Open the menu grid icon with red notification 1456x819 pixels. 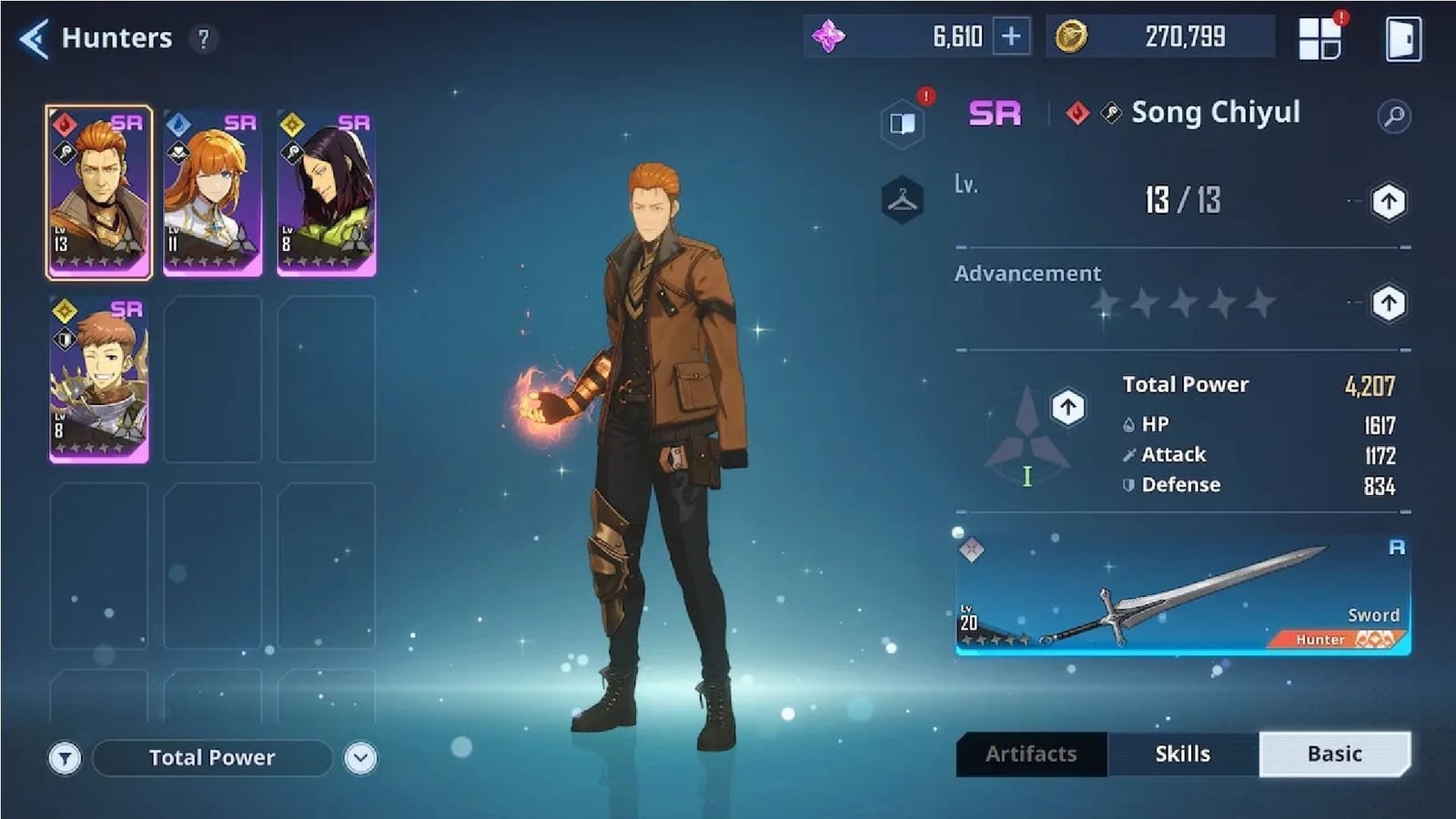coord(1321,36)
